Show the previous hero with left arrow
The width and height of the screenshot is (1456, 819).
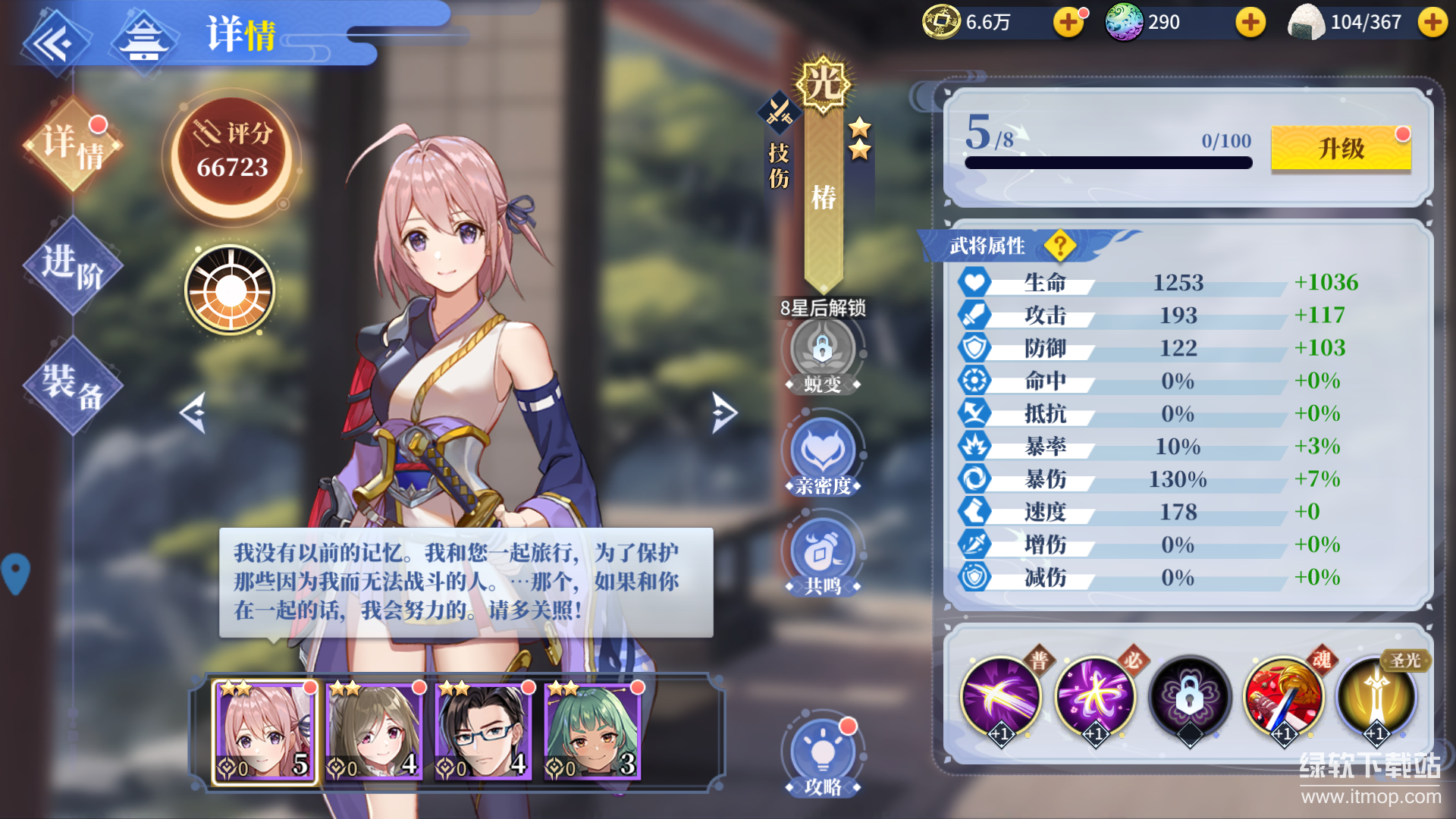[193, 413]
